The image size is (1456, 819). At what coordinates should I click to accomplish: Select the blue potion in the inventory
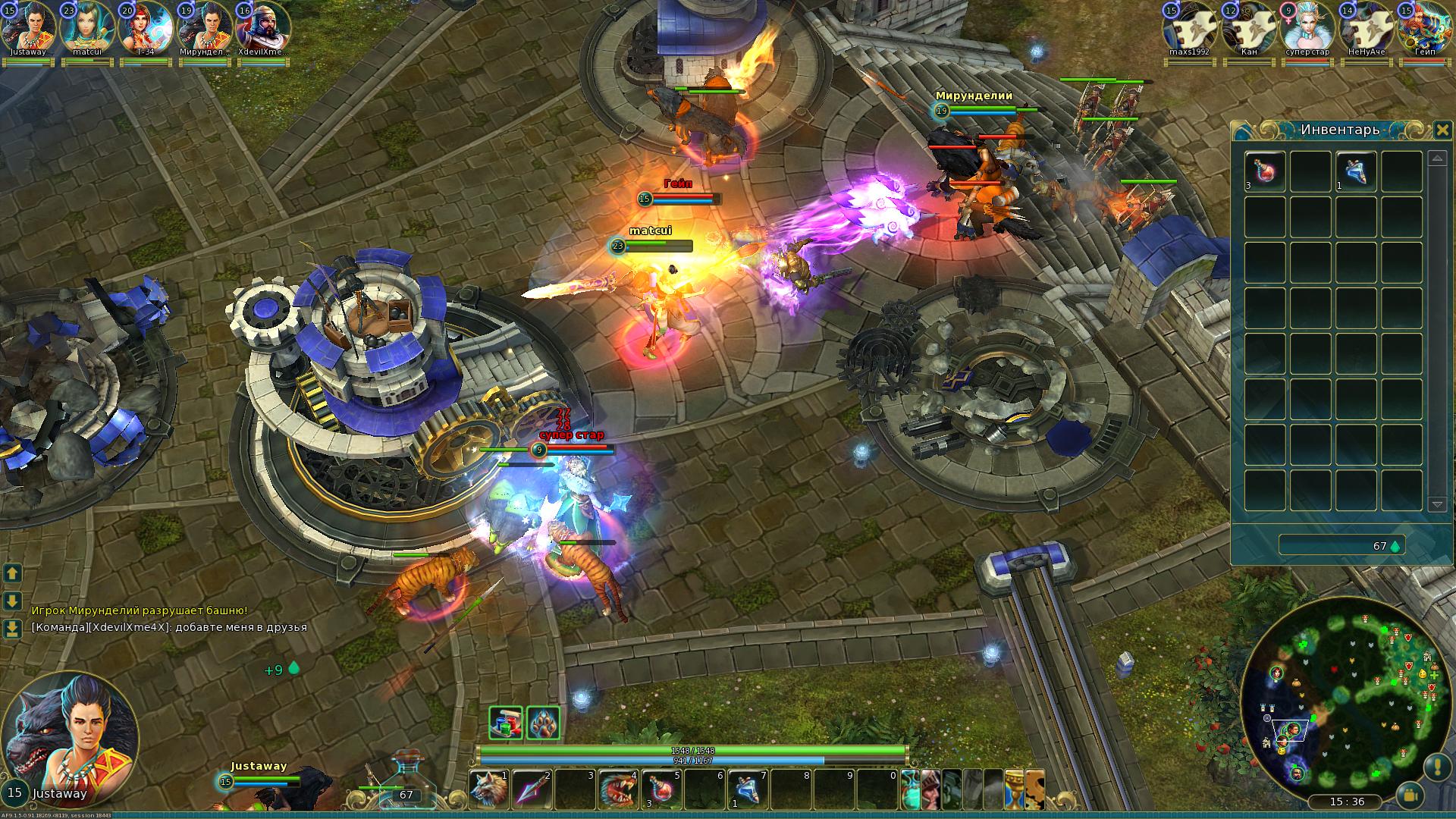click(x=1356, y=171)
